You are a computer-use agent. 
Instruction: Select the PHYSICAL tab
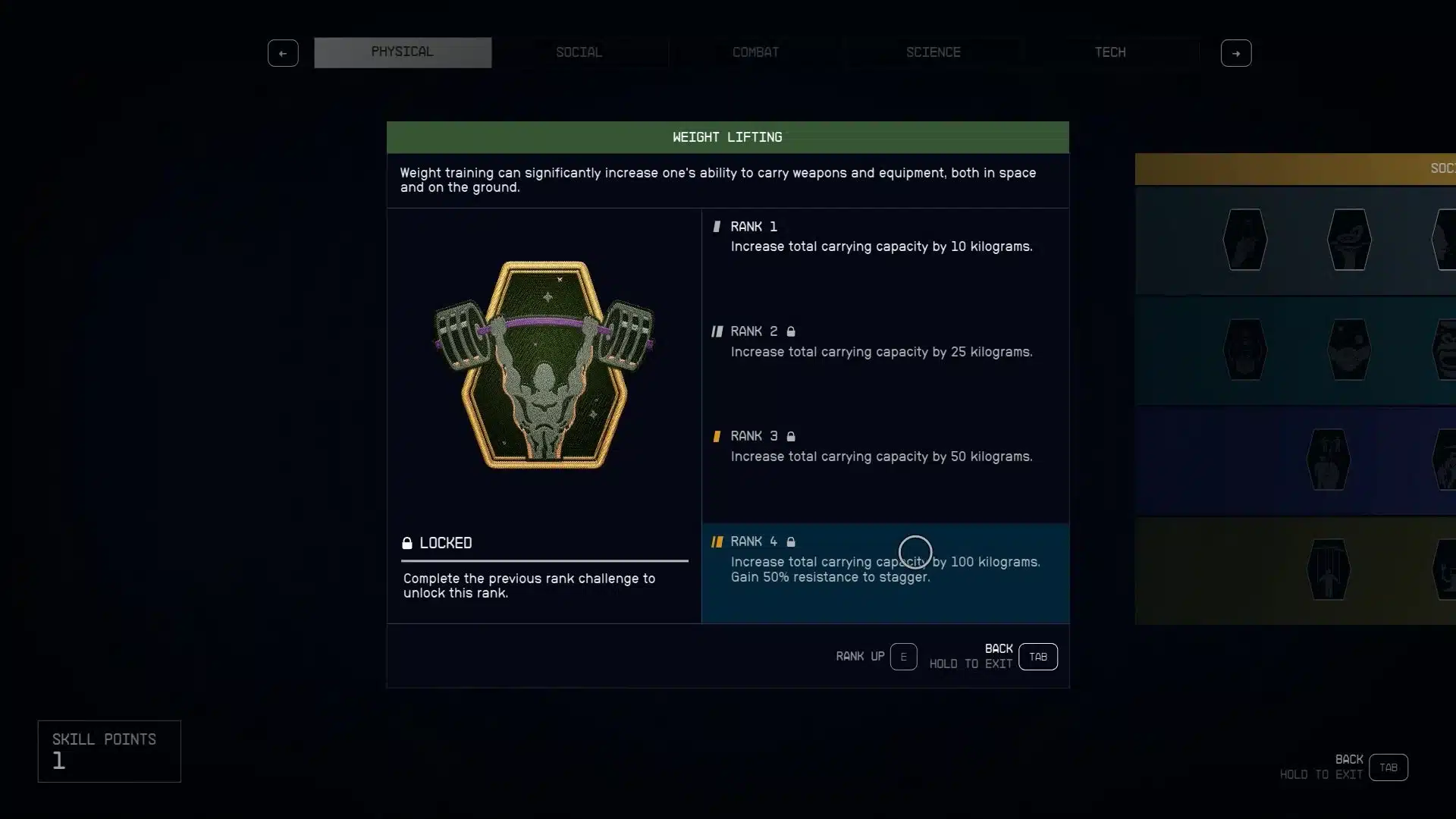point(403,52)
